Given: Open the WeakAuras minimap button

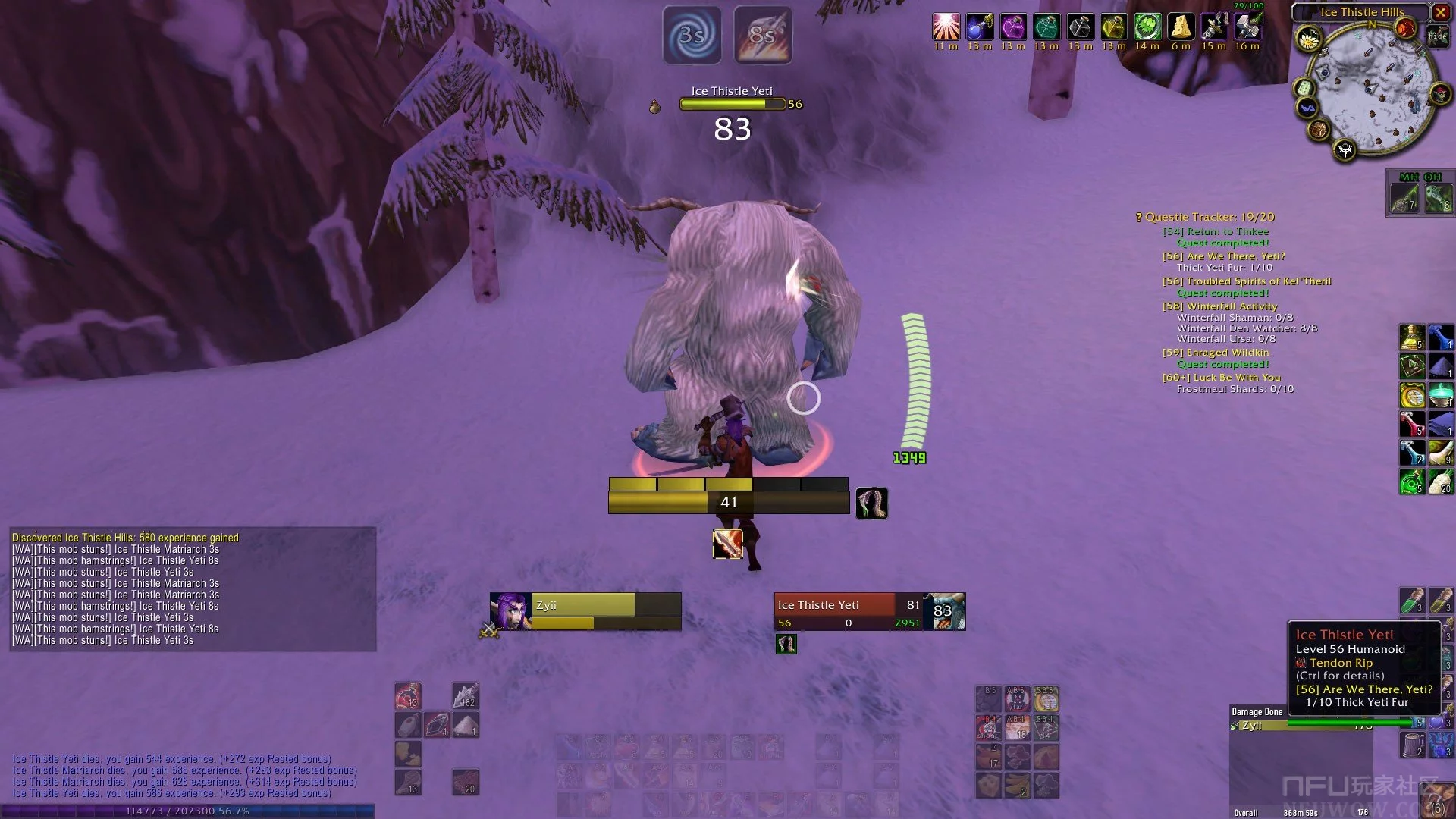Looking at the screenshot, I should (1308, 108).
